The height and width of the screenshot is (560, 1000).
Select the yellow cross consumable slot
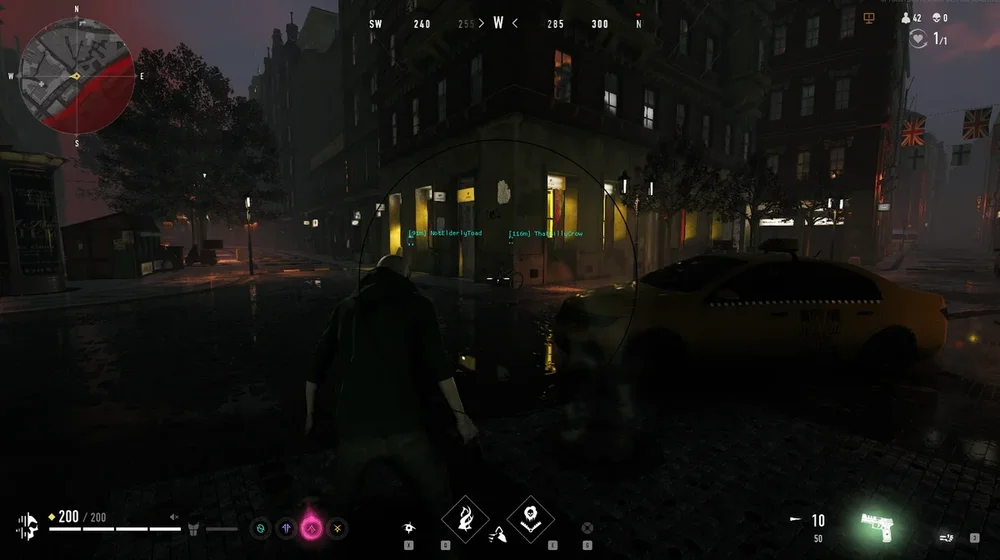[x=338, y=526]
